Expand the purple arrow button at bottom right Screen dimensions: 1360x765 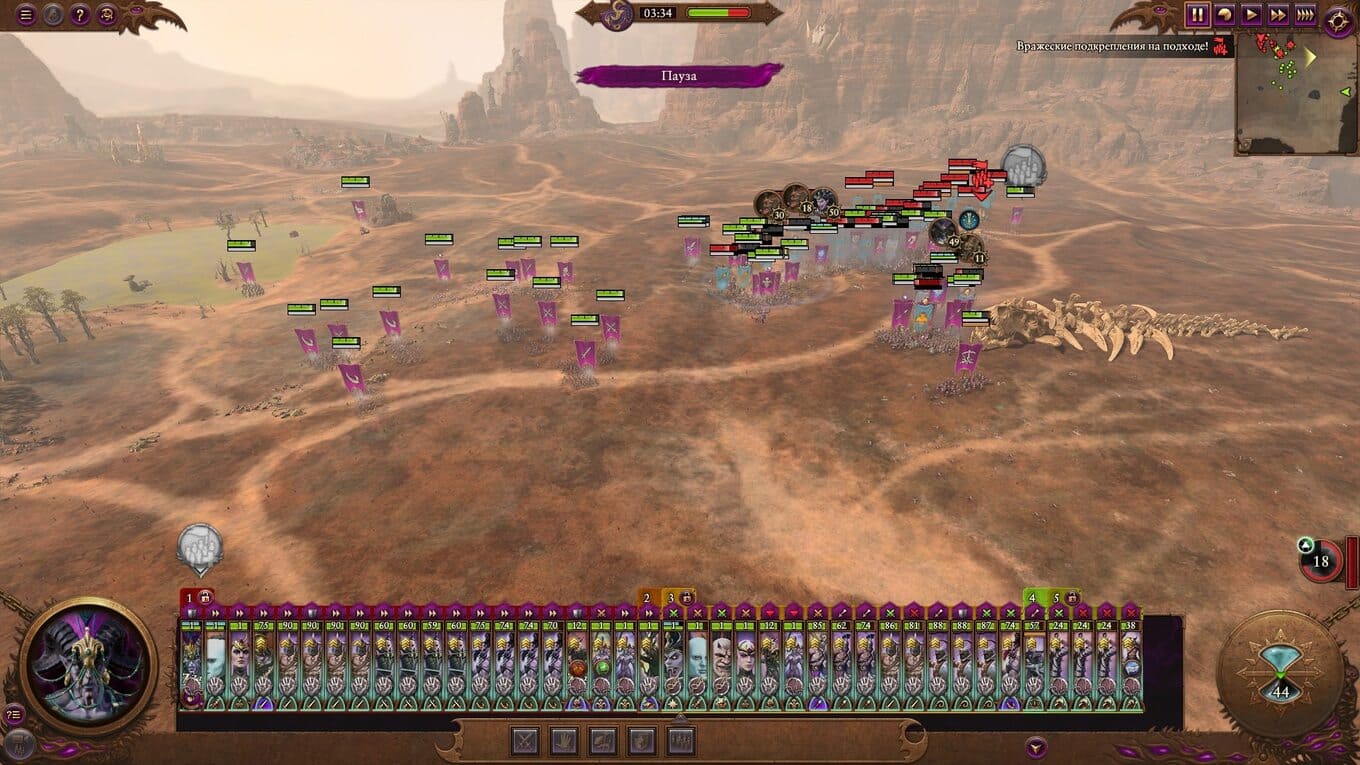click(1037, 746)
